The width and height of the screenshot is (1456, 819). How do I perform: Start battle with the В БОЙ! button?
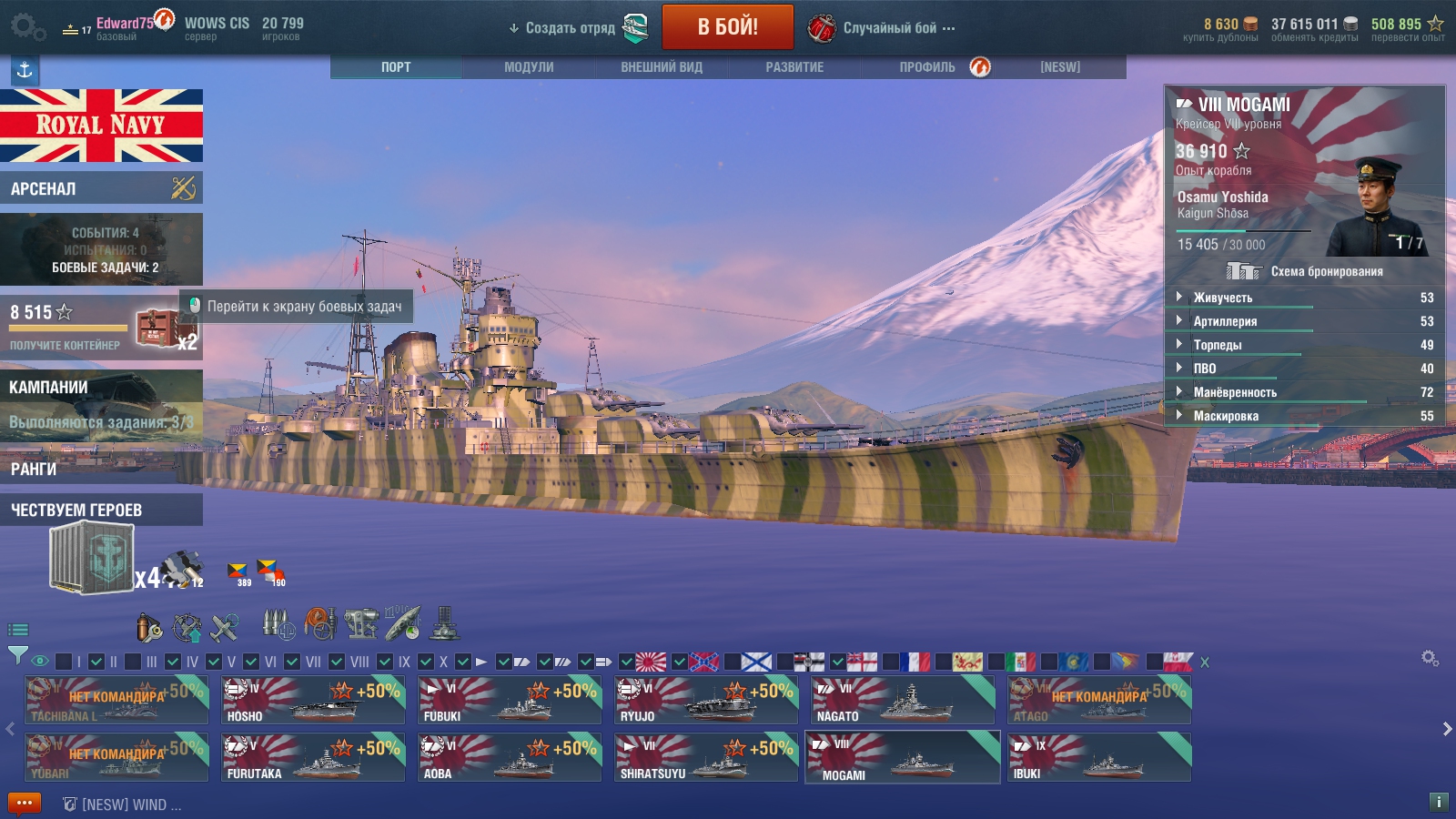point(727,27)
